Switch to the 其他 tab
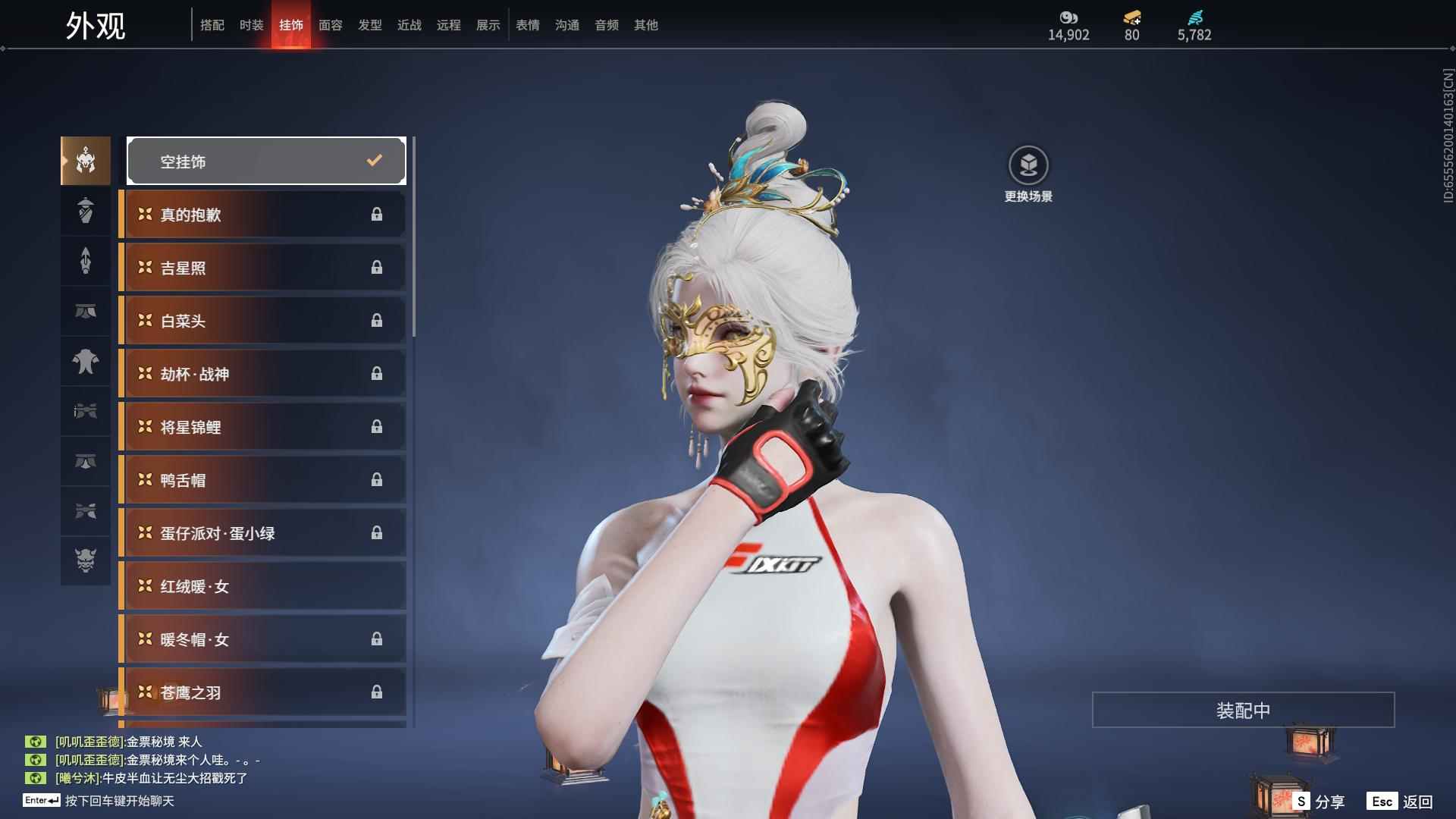The image size is (1456, 819). point(645,25)
